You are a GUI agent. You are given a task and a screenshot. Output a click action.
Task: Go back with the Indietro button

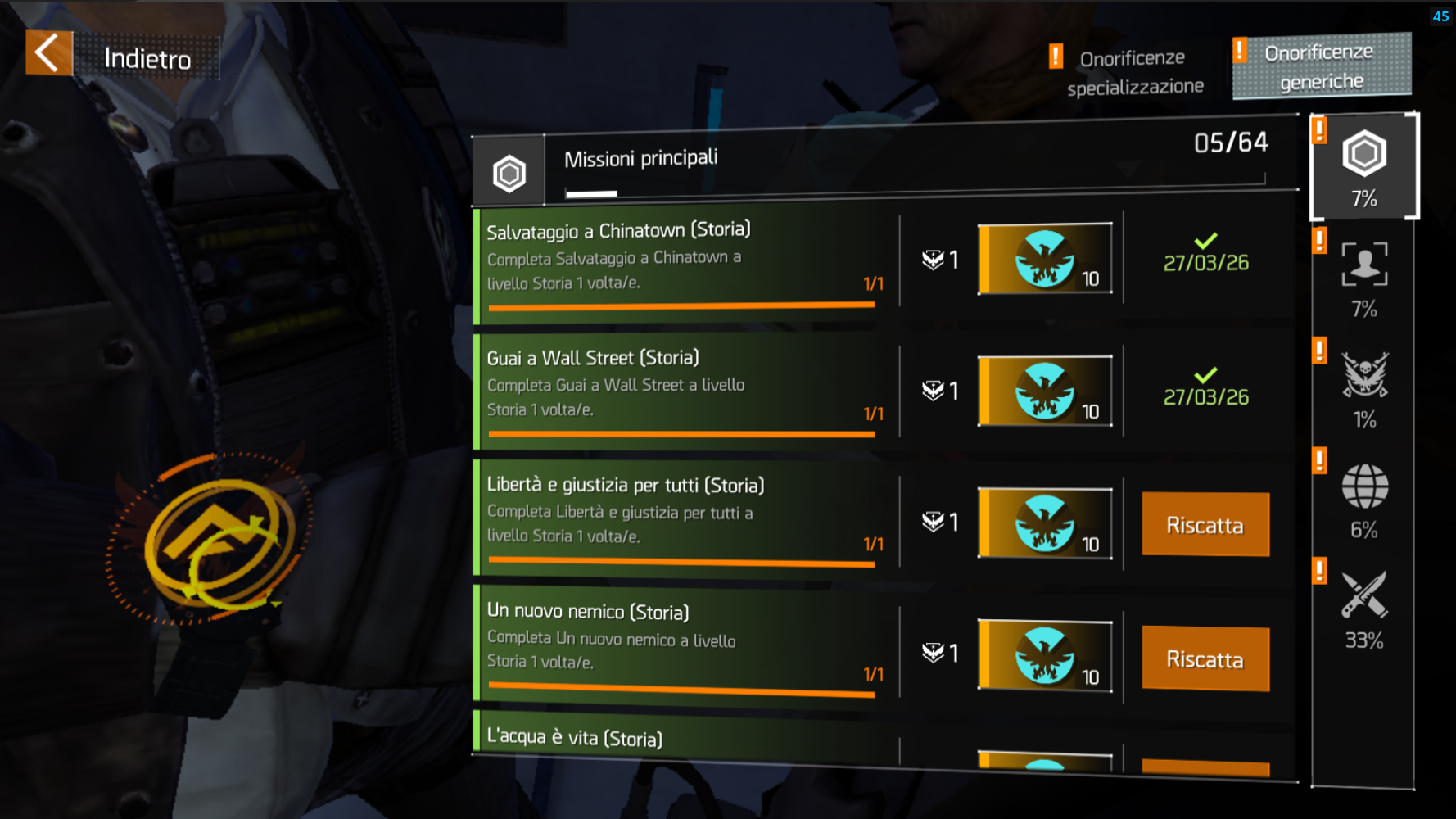click(123, 56)
